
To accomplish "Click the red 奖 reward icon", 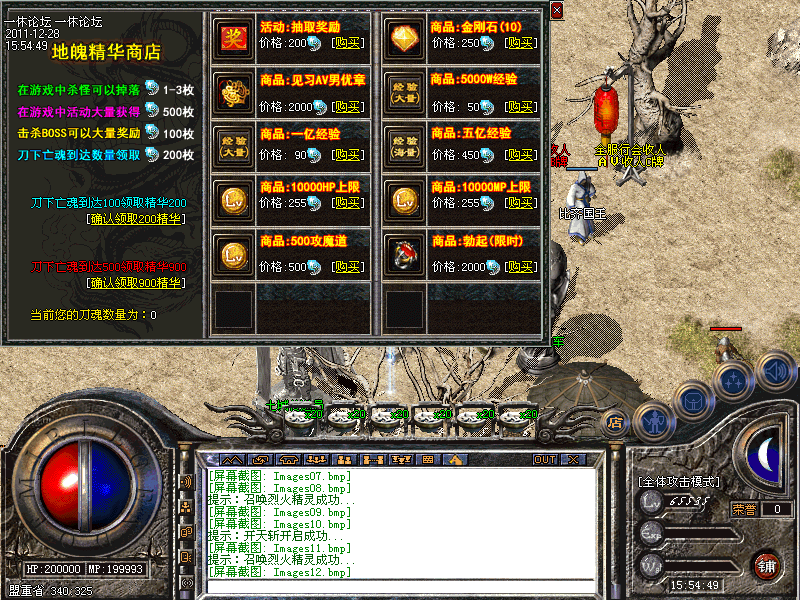I will point(233,36).
